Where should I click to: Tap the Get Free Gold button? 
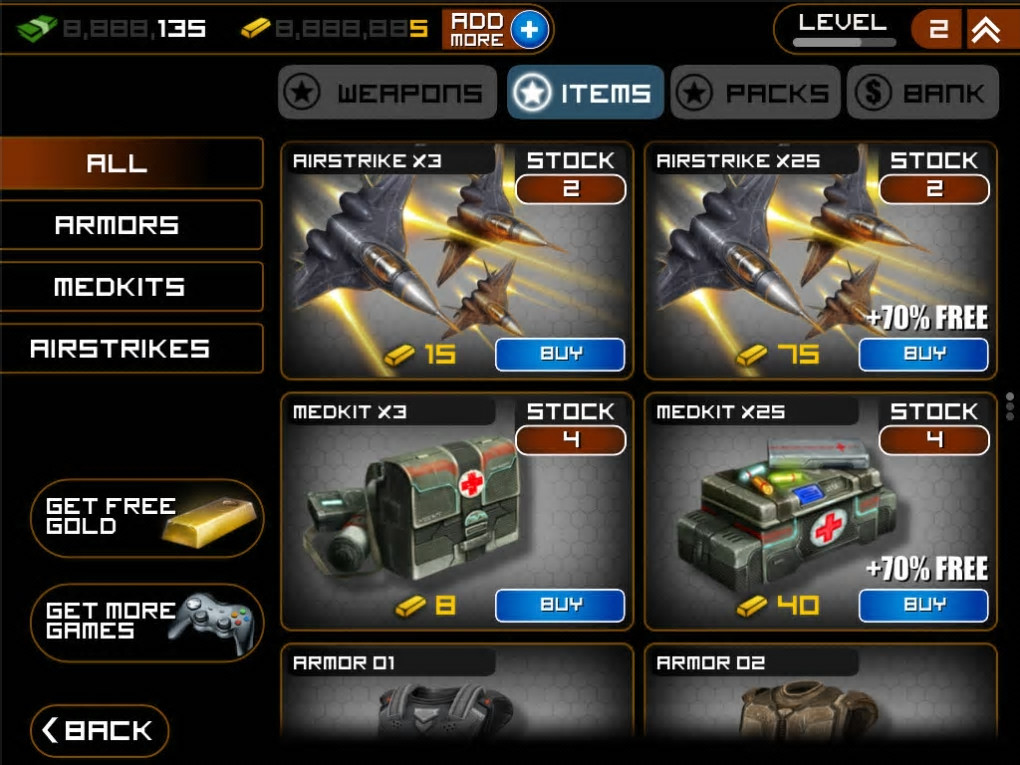pyautogui.click(x=147, y=518)
